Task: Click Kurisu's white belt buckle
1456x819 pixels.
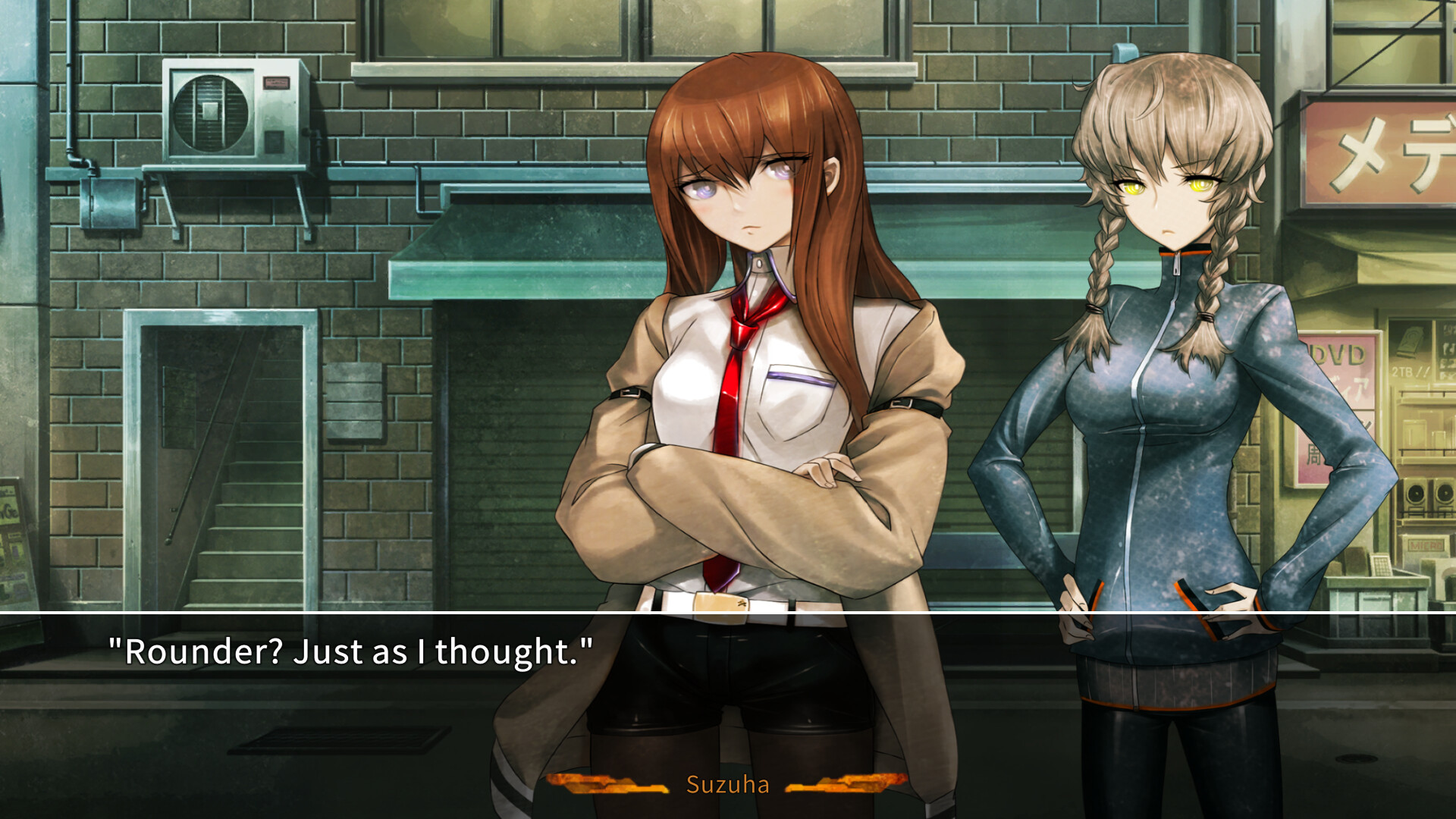Action: pos(720,608)
